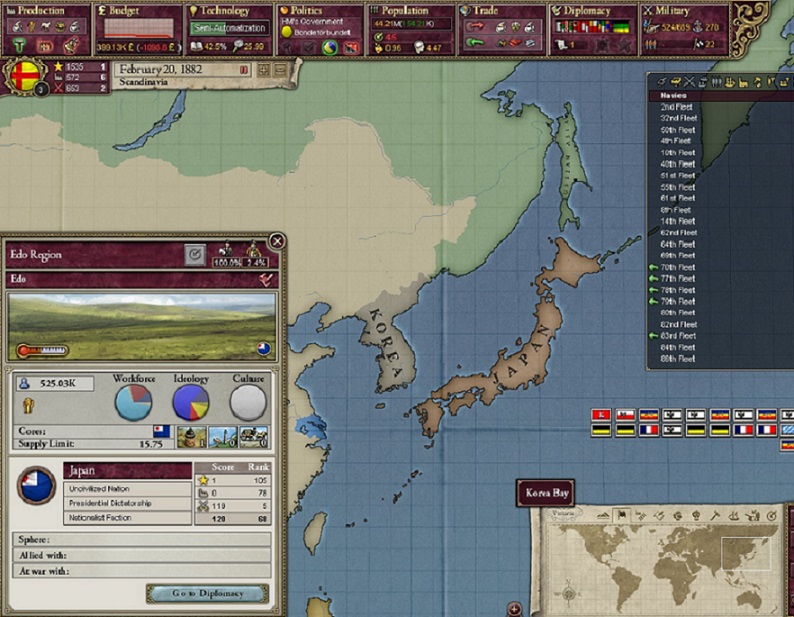Click the Korea Bay label button
794x617 pixels.
(x=547, y=493)
